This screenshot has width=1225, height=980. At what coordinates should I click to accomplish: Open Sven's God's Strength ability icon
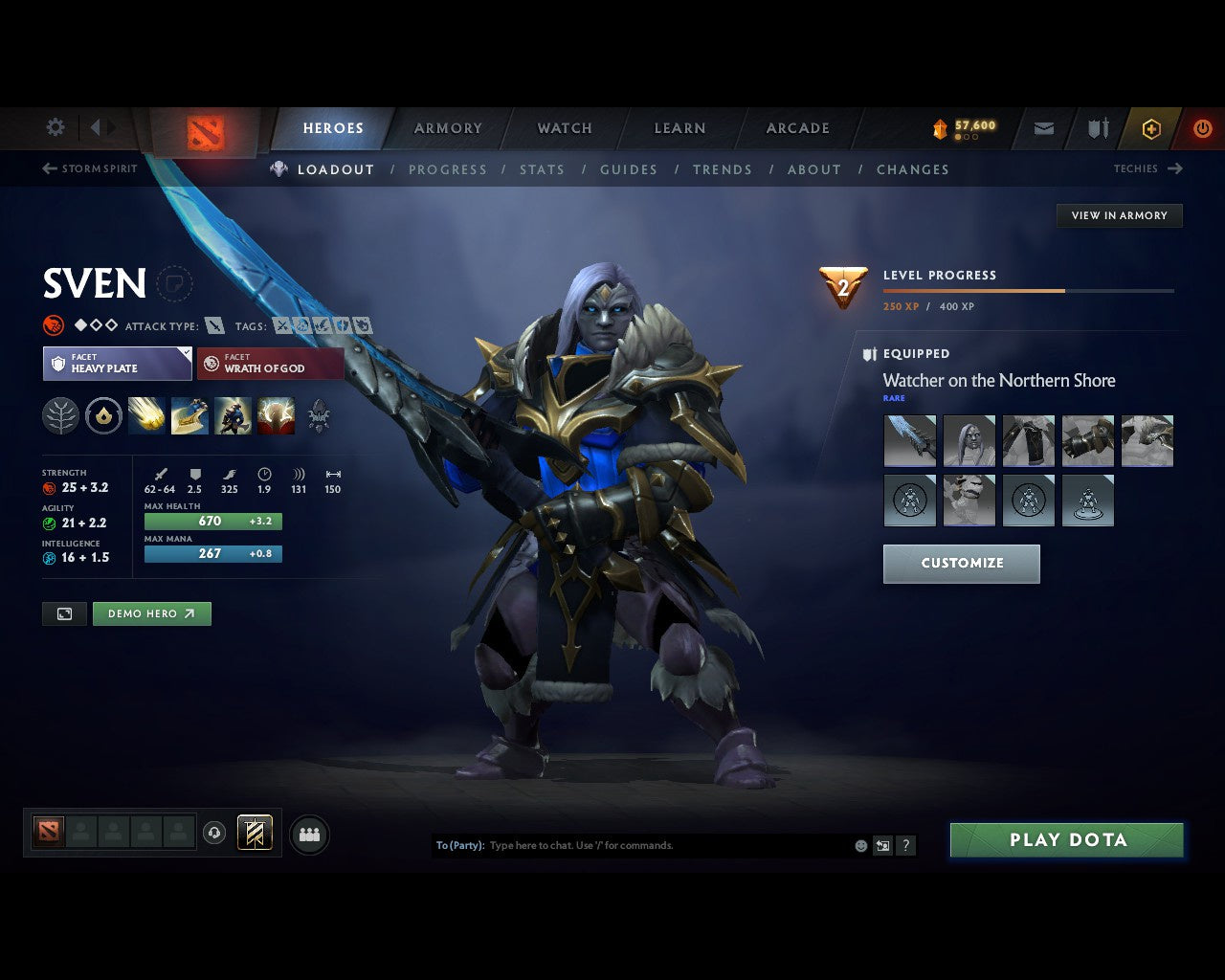276,414
